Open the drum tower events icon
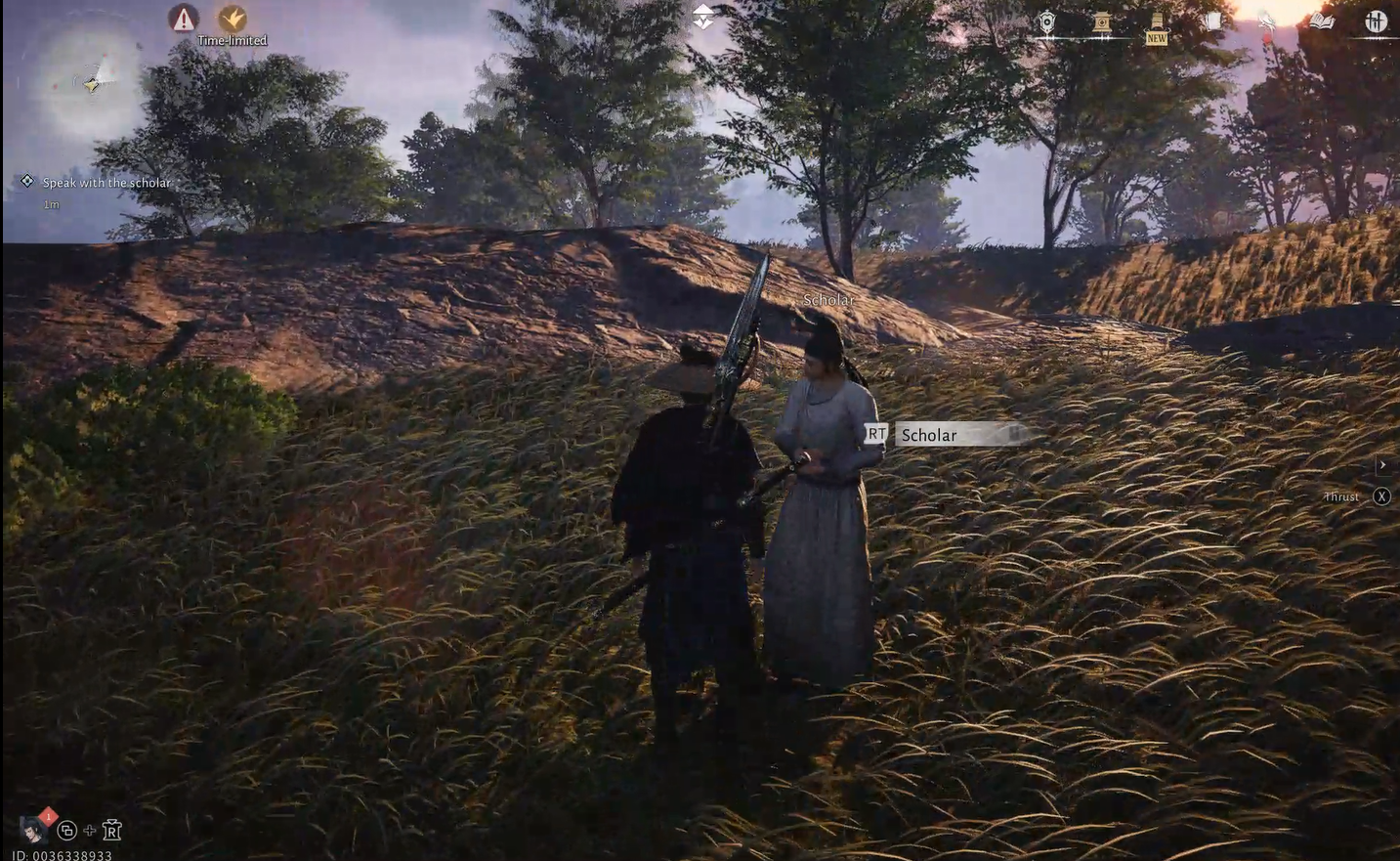 click(x=1100, y=22)
